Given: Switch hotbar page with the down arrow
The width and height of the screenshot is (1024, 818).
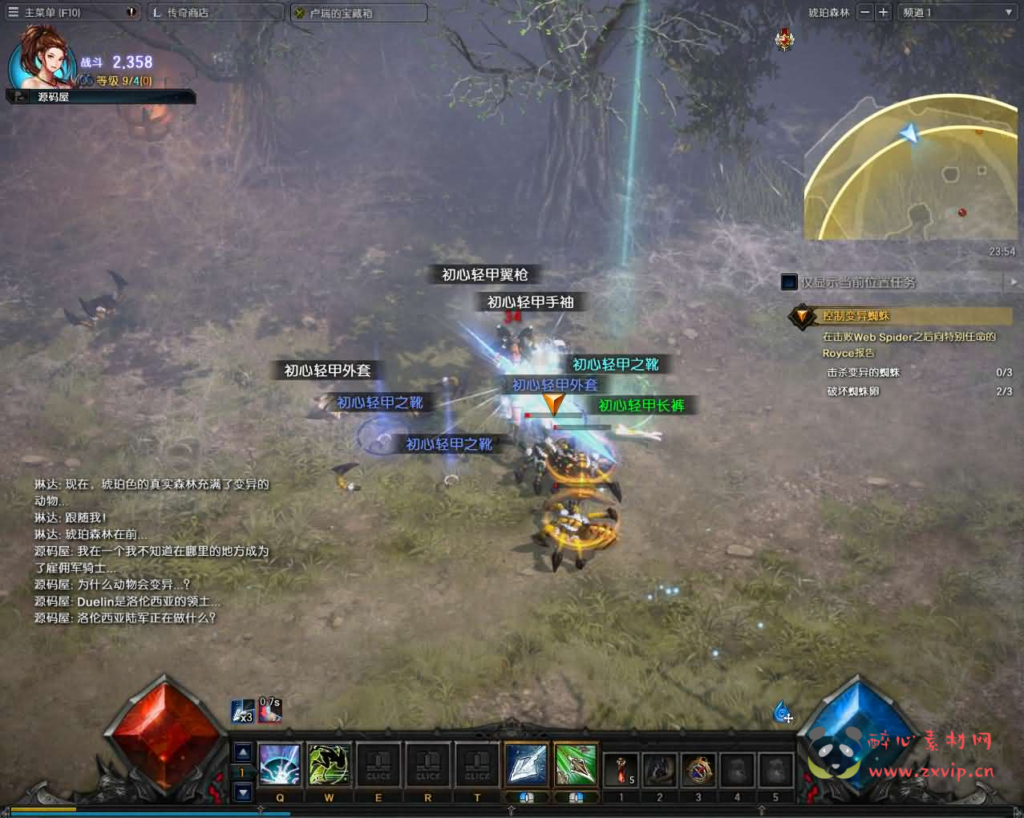Looking at the screenshot, I should (243, 792).
